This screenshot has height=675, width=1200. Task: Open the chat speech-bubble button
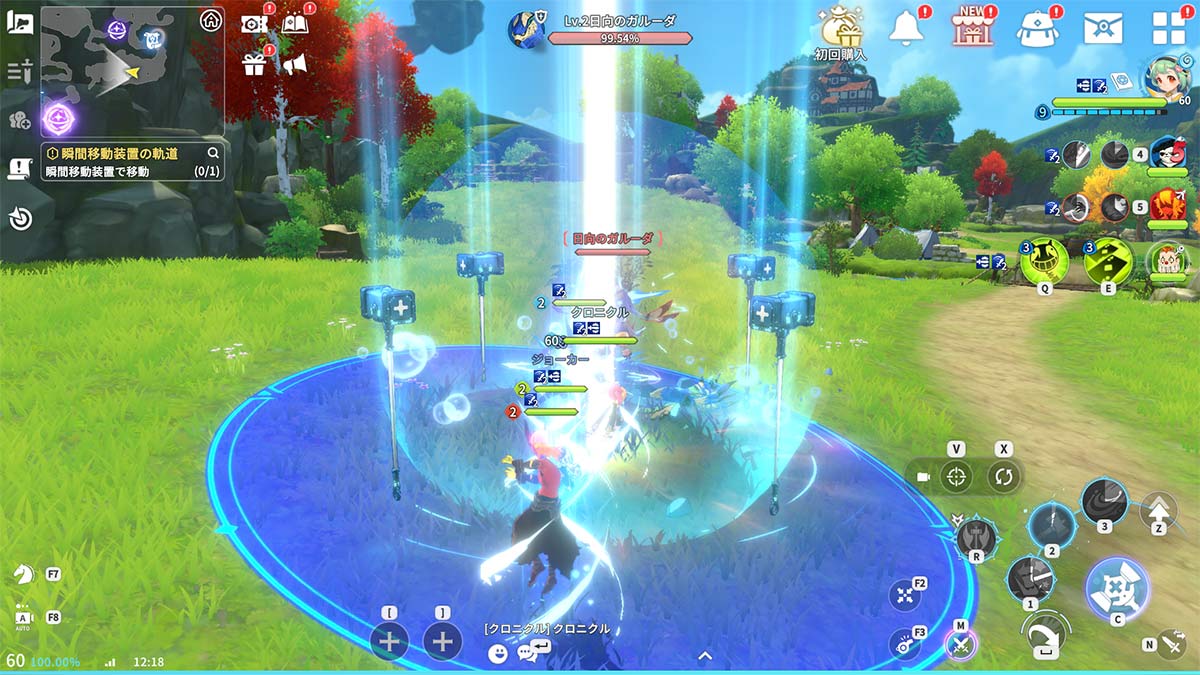tap(528, 654)
